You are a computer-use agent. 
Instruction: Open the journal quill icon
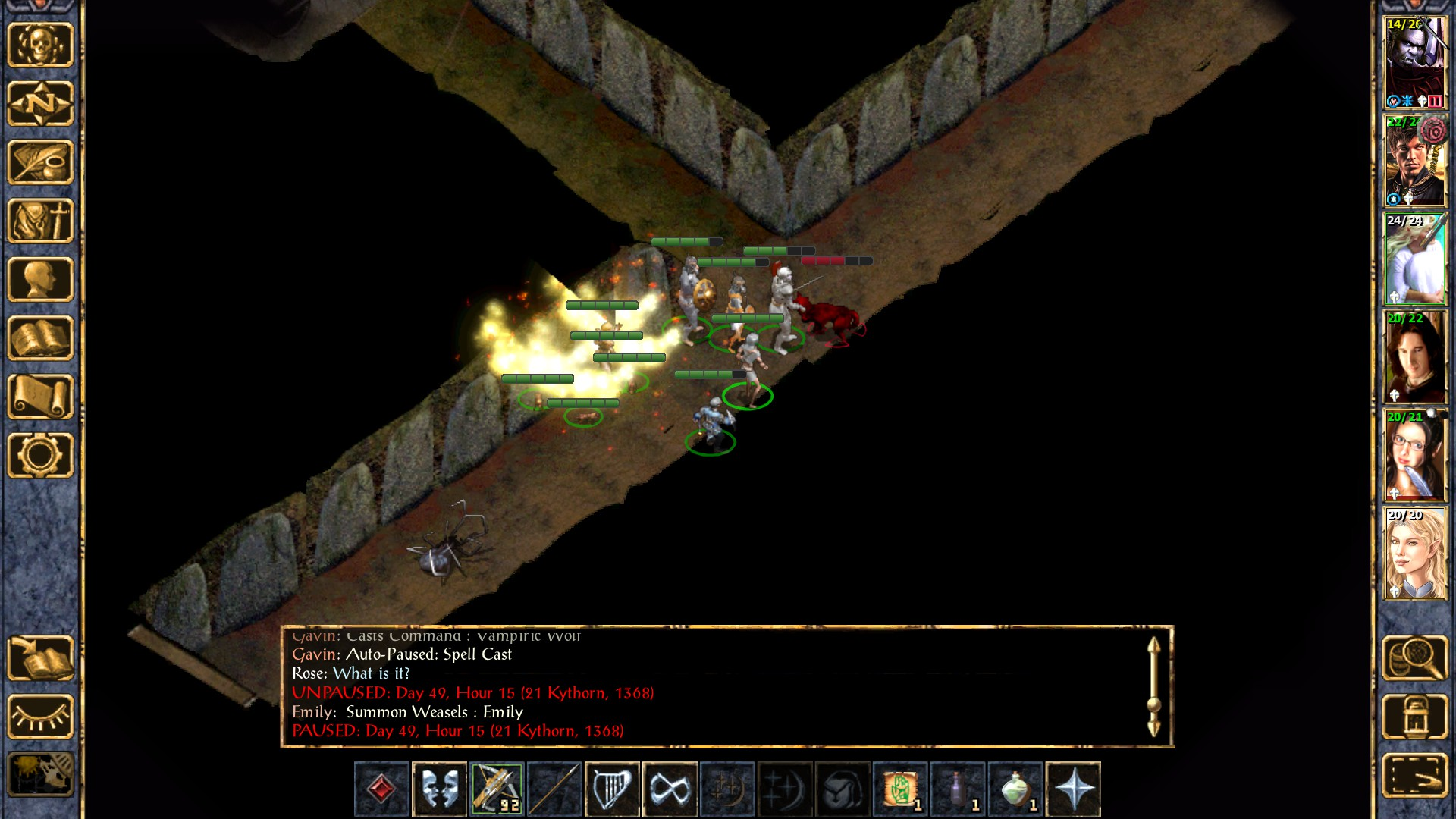pyautogui.click(x=40, y=162)
